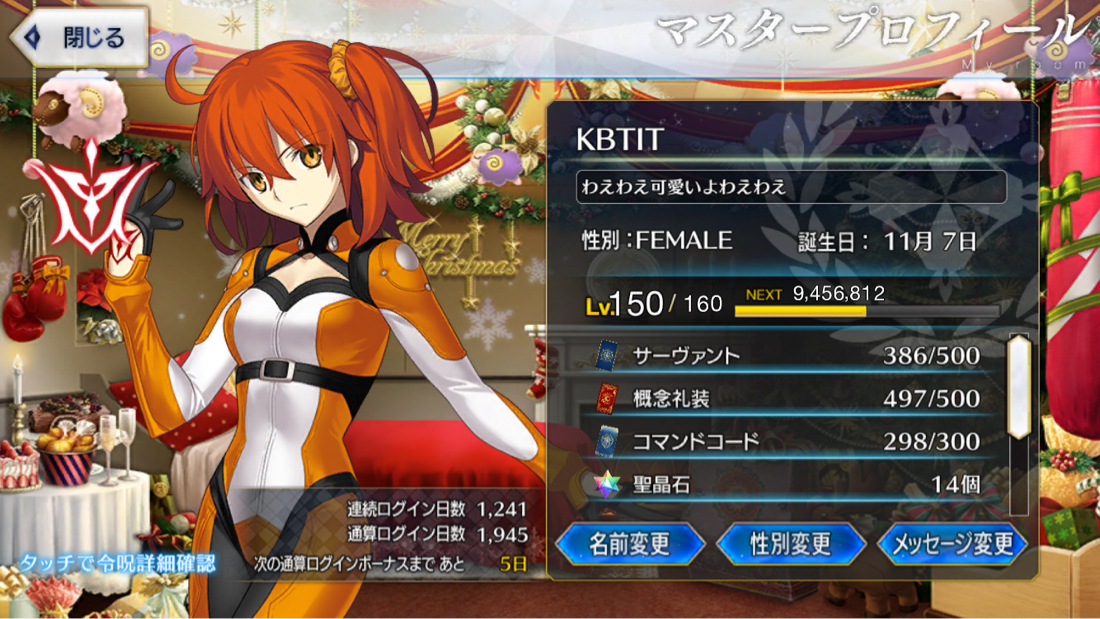Select the メッセージ変更 message change button
1100x619 pixels.
pyautogui.click(x=952, y=544)
